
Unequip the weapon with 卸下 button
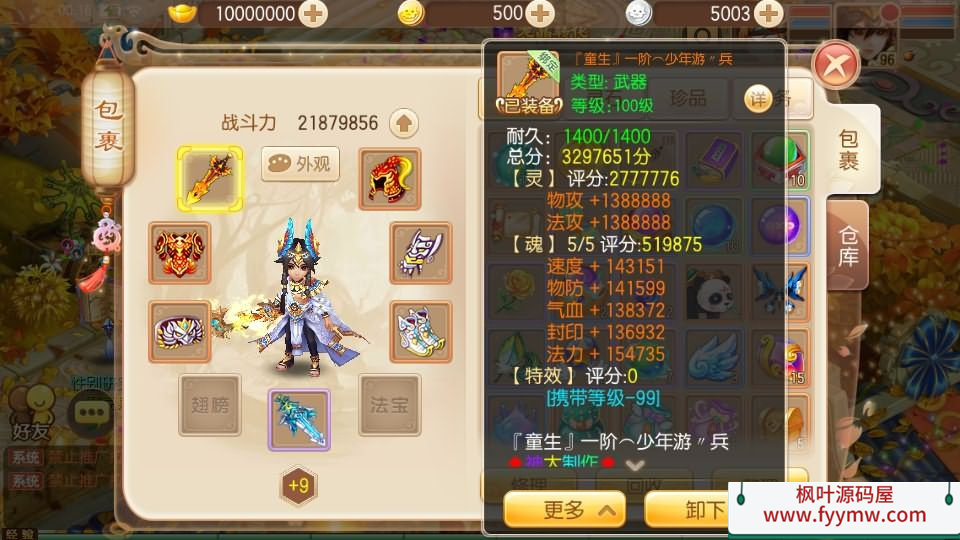(x=690, y=510)
